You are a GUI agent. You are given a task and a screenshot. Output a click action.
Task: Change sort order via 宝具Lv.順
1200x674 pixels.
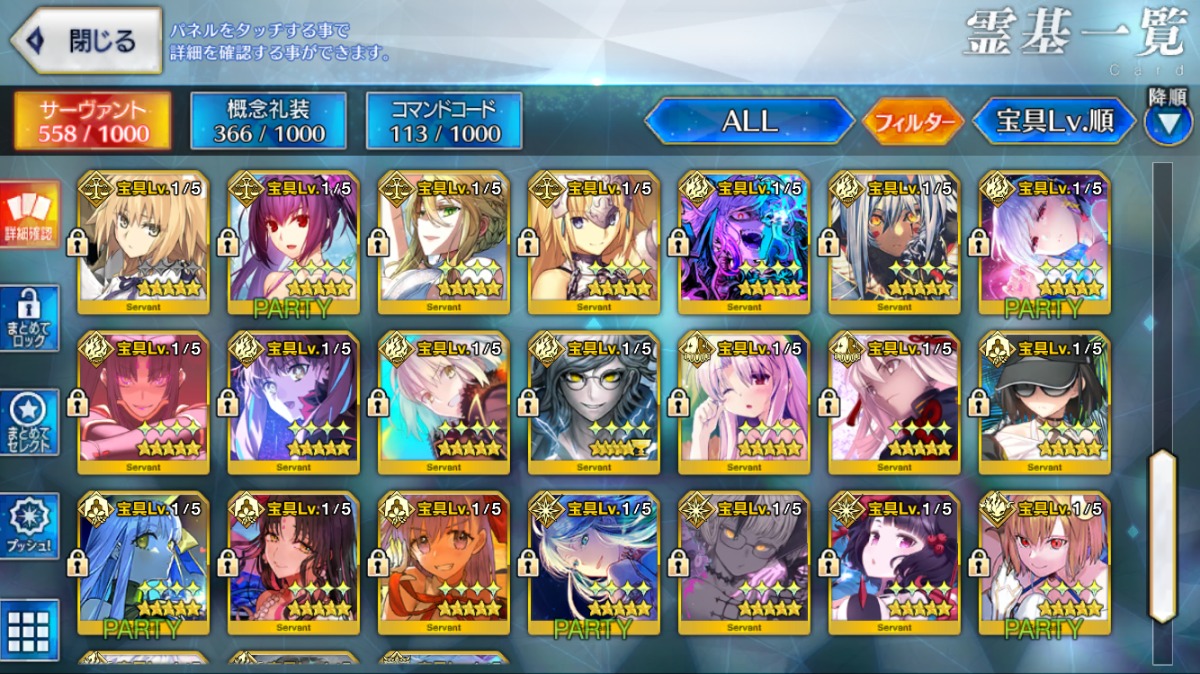click(x=1054, y=122)
